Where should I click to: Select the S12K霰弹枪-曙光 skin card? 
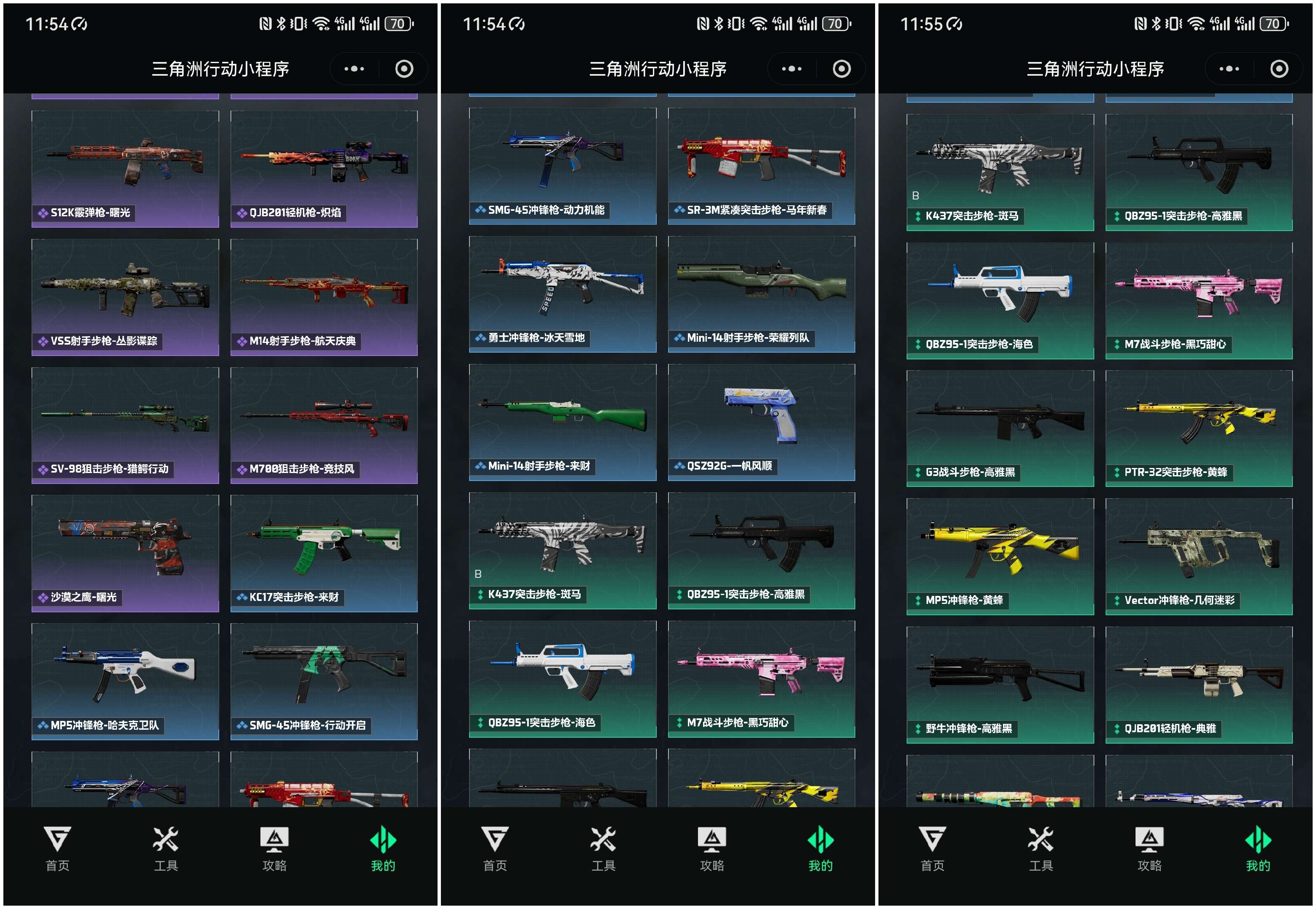click(125, 169)
